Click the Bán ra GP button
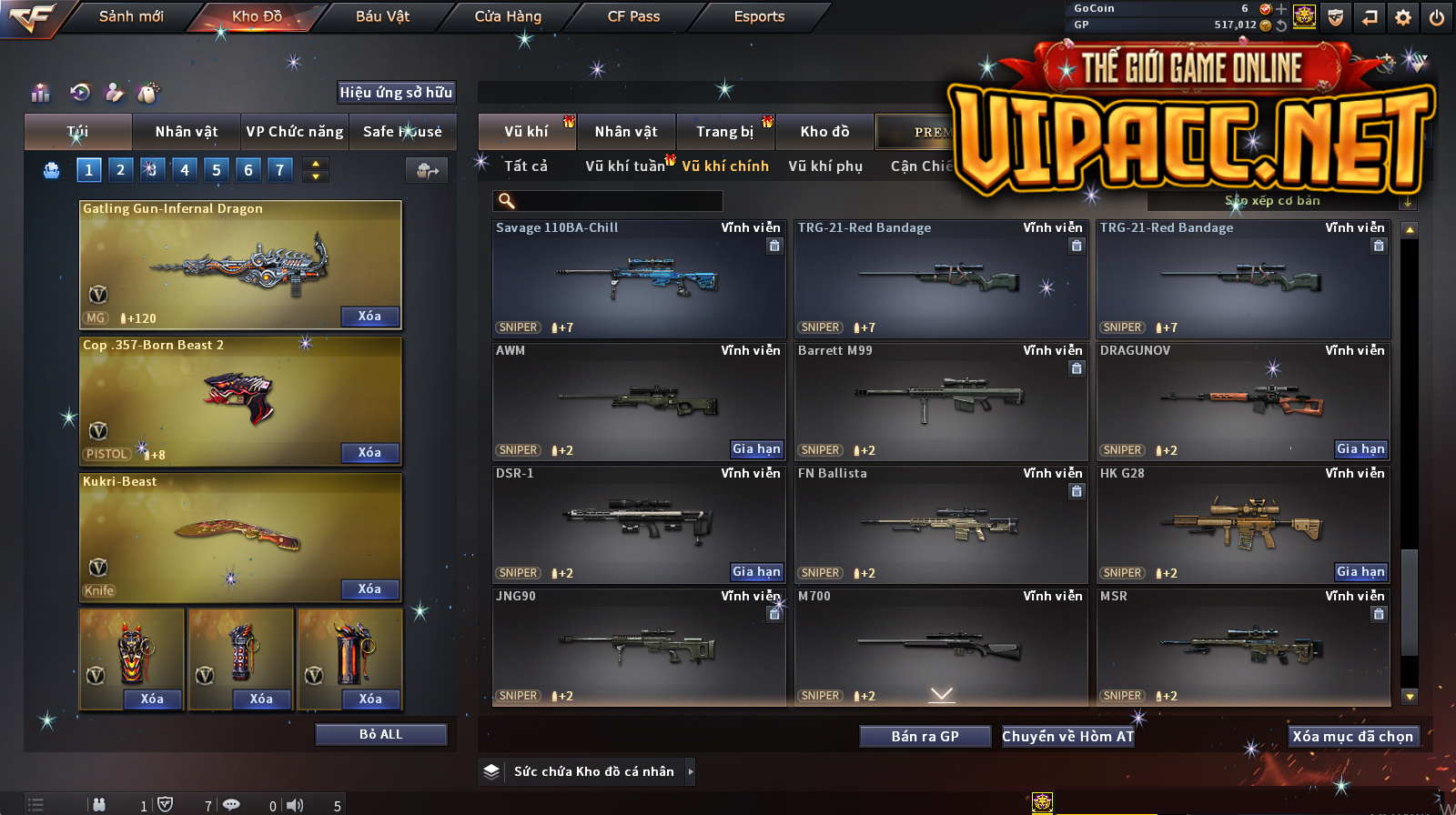Screen dimensions: 1456x815 pyautogui.click(x=925, y=737)
